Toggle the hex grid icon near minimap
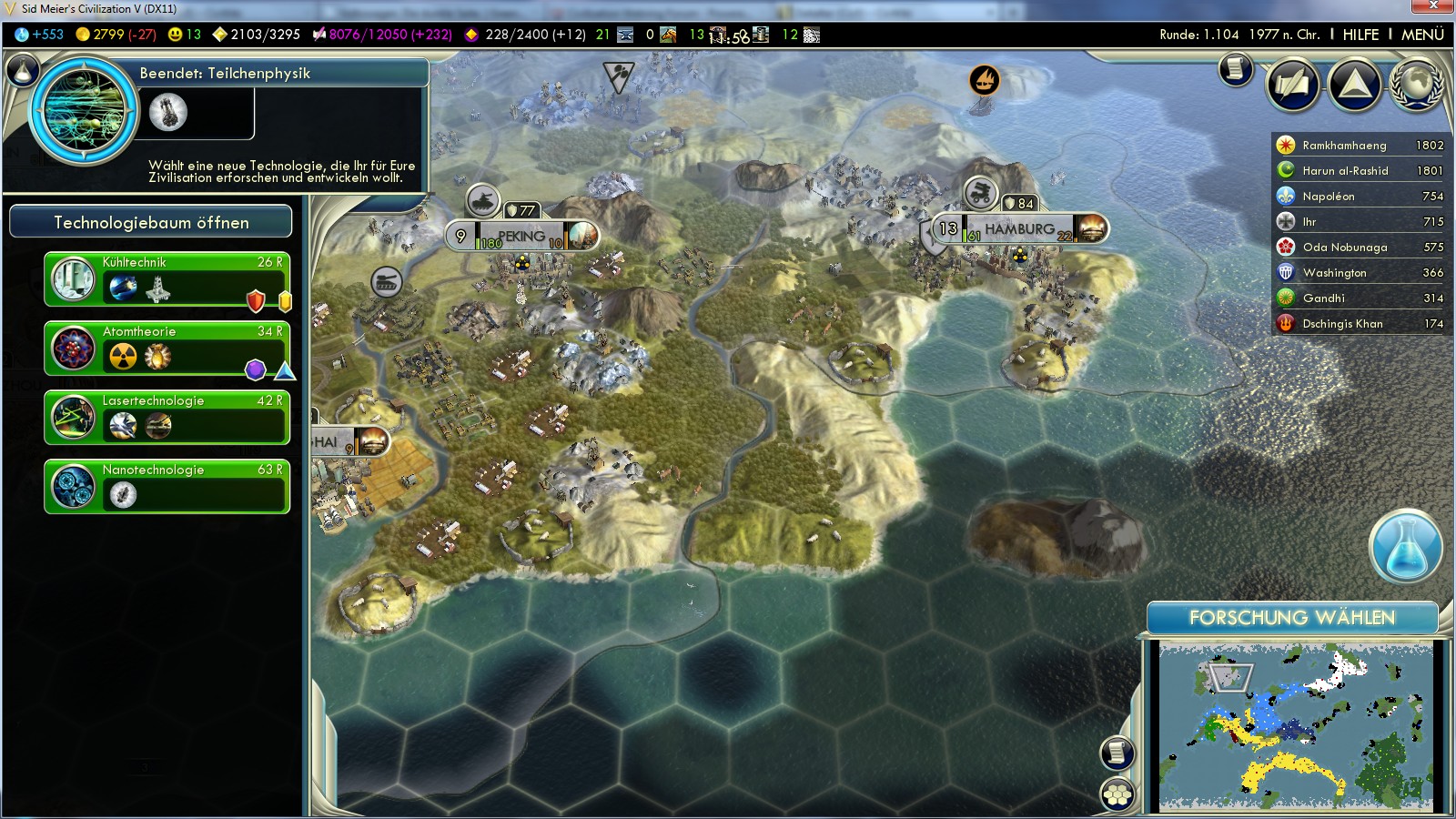 (x=1117, y=794)
